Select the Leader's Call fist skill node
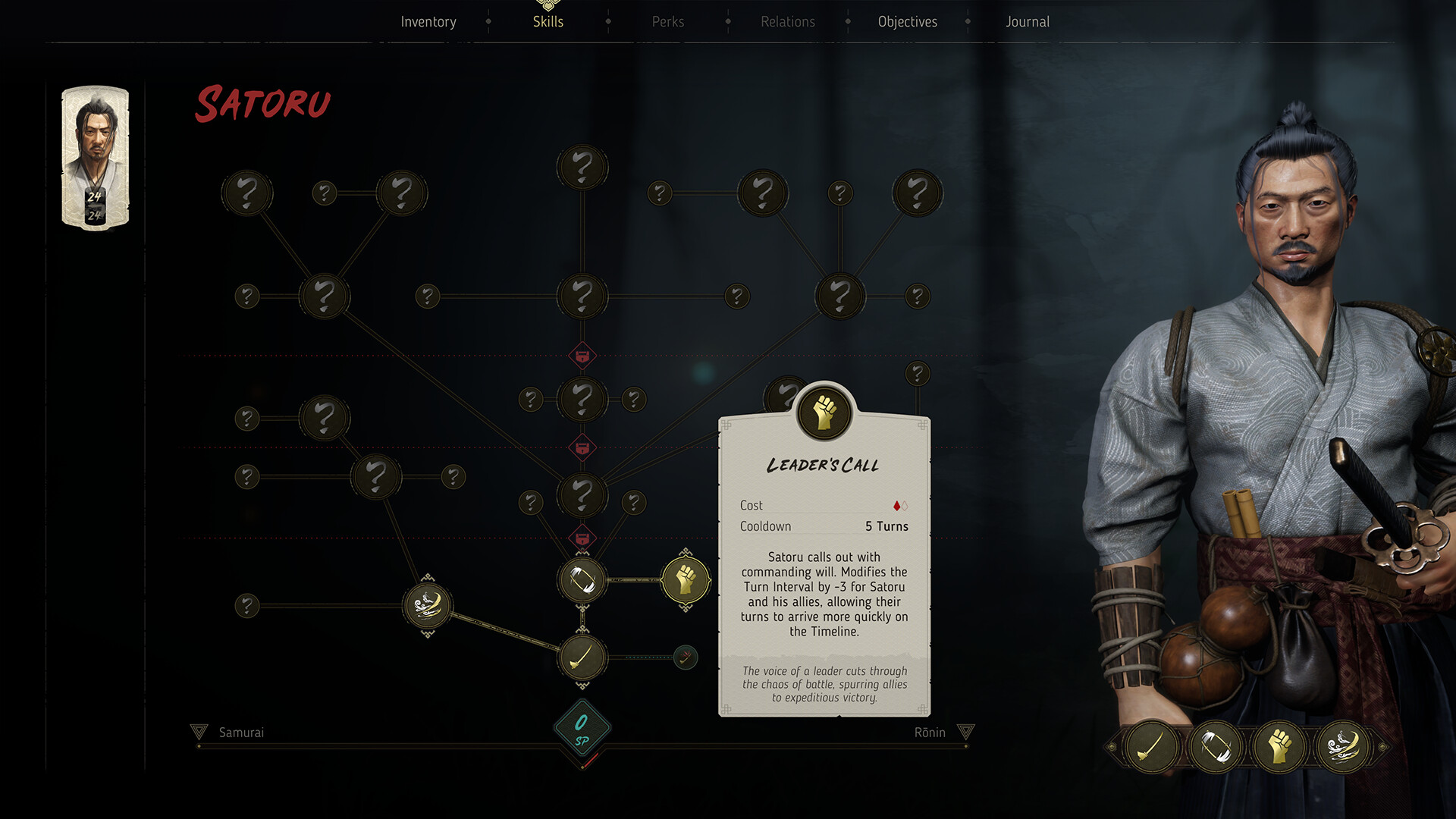 [686, 579]
